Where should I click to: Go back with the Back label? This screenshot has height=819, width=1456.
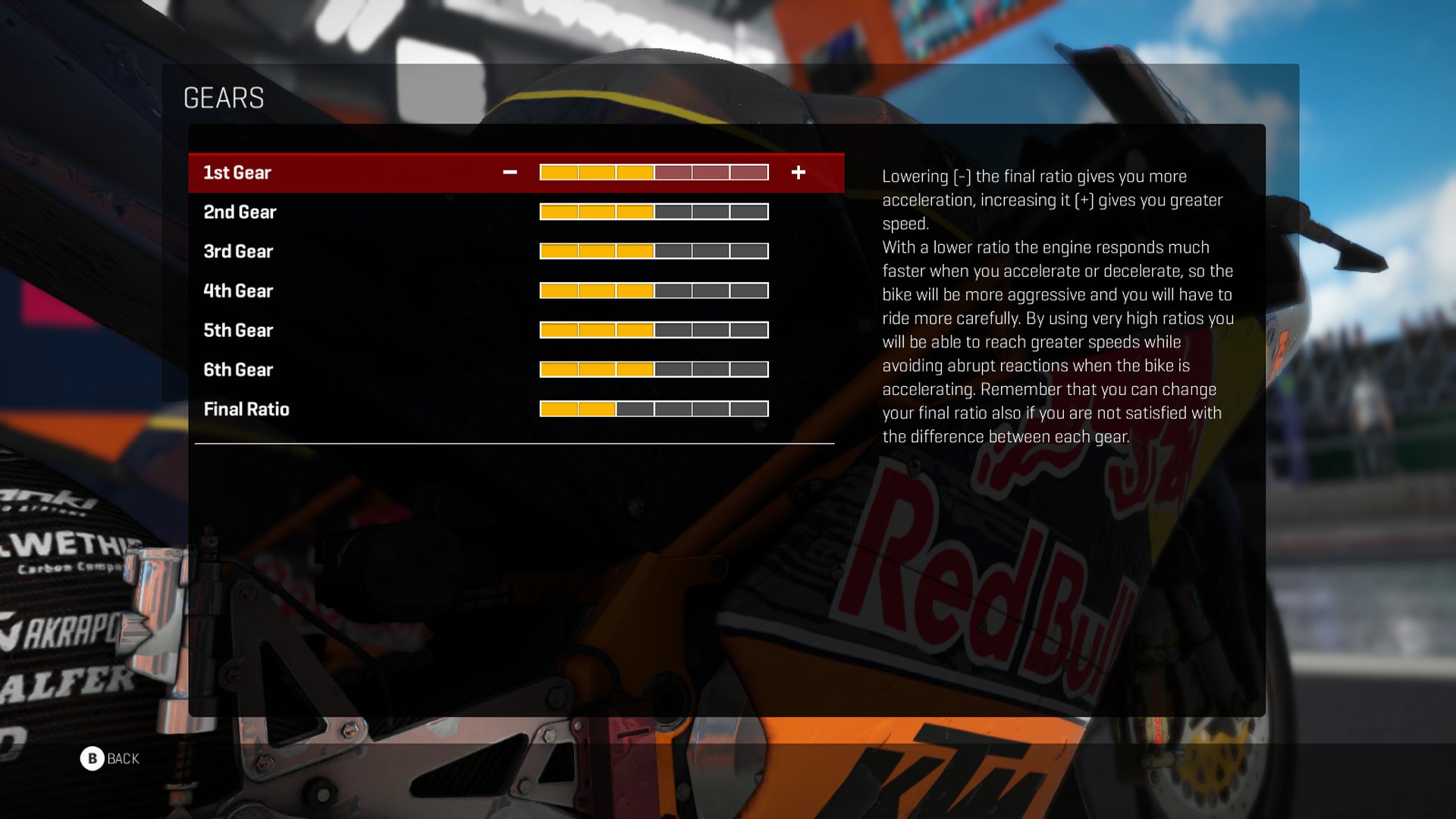[x=122, y=758]
